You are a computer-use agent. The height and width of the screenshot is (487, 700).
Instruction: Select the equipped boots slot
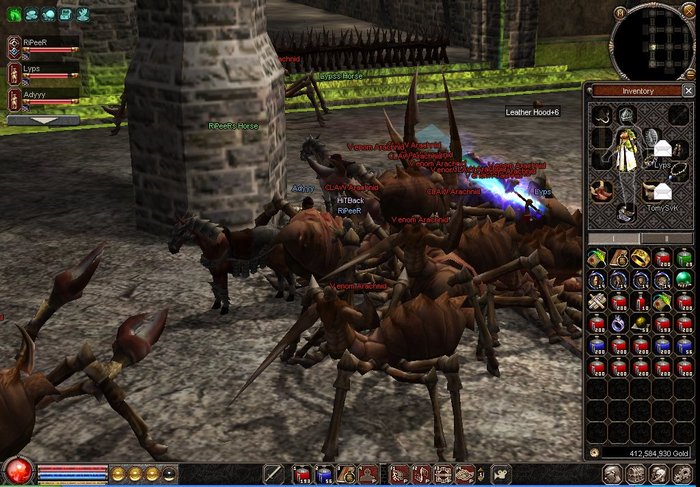pos(625,213)
